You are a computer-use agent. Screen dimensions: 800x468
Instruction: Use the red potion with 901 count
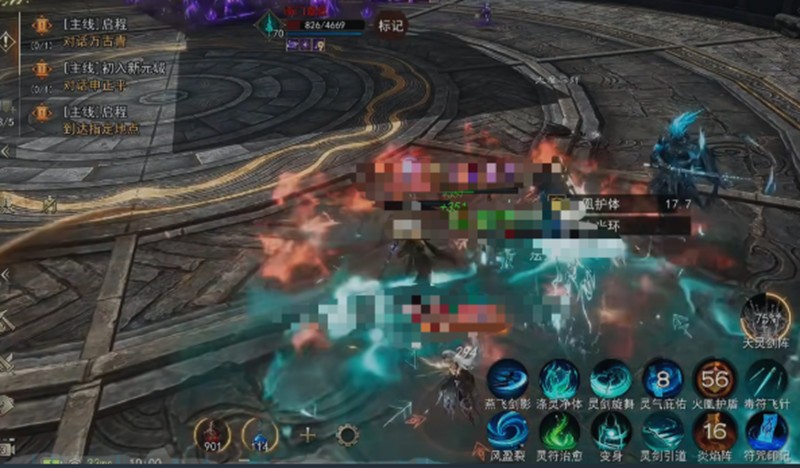[214, 433]
